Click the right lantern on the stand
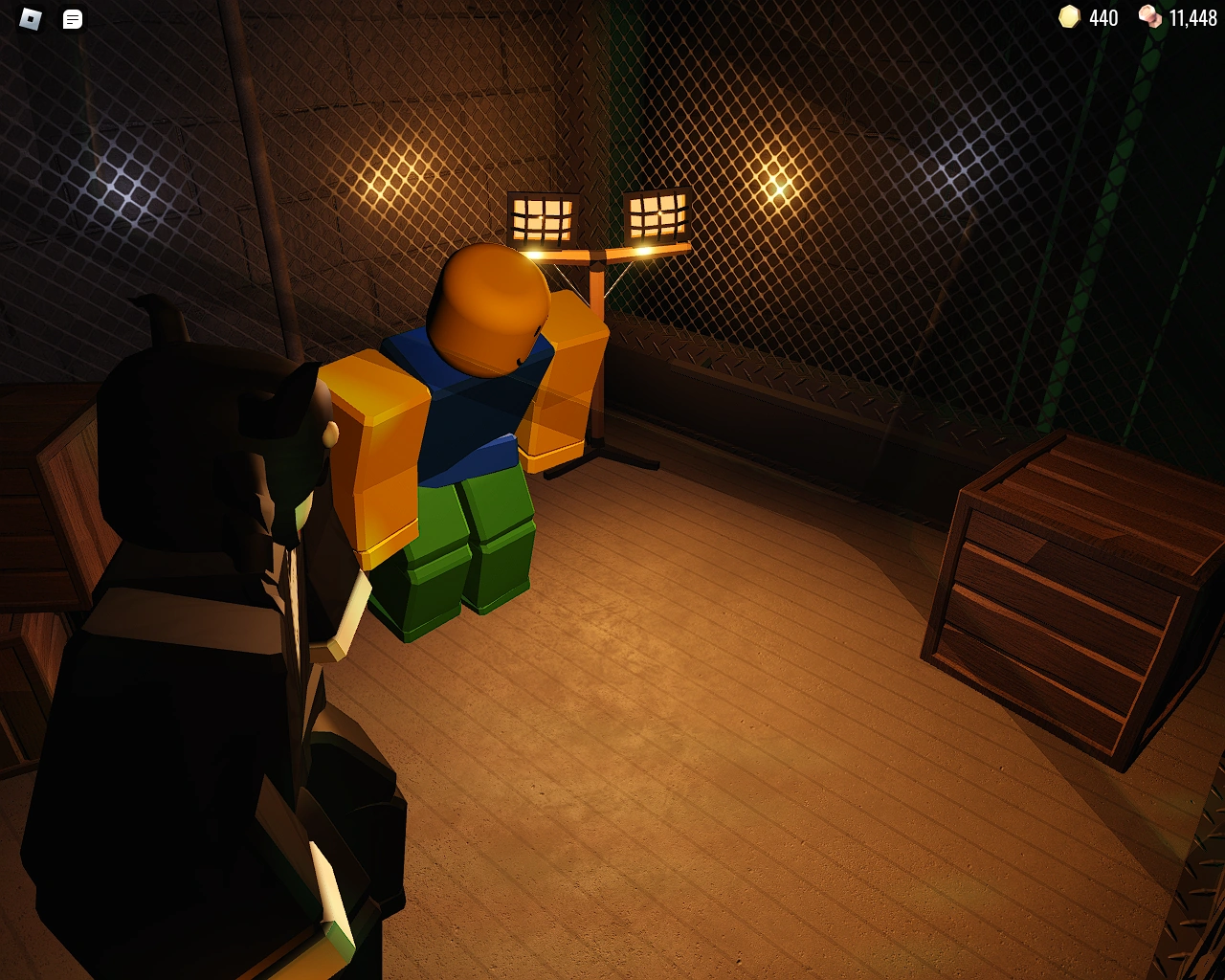Screen dimensions: 1225x980 pos(657,217)
